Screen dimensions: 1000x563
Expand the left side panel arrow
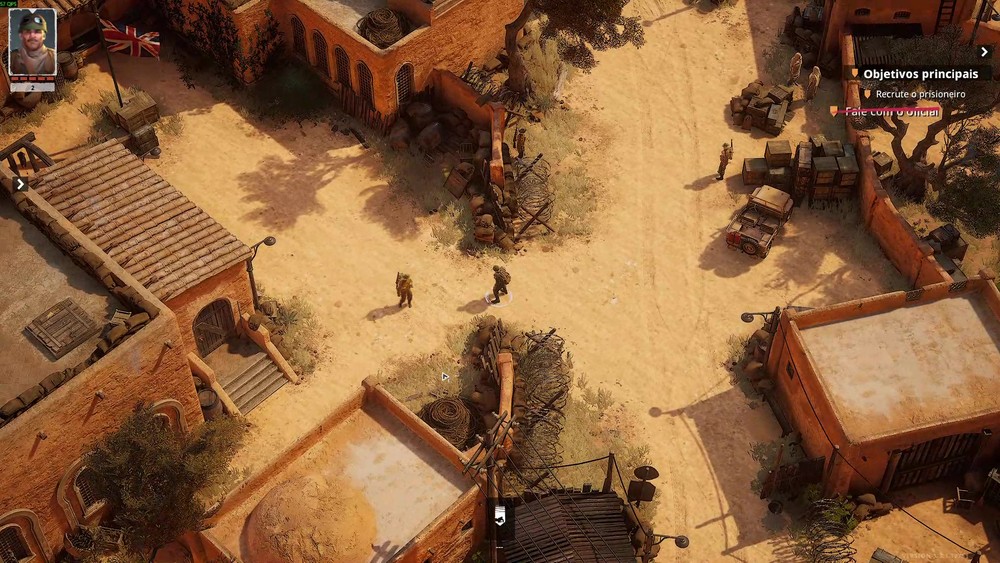click(20, 183)
